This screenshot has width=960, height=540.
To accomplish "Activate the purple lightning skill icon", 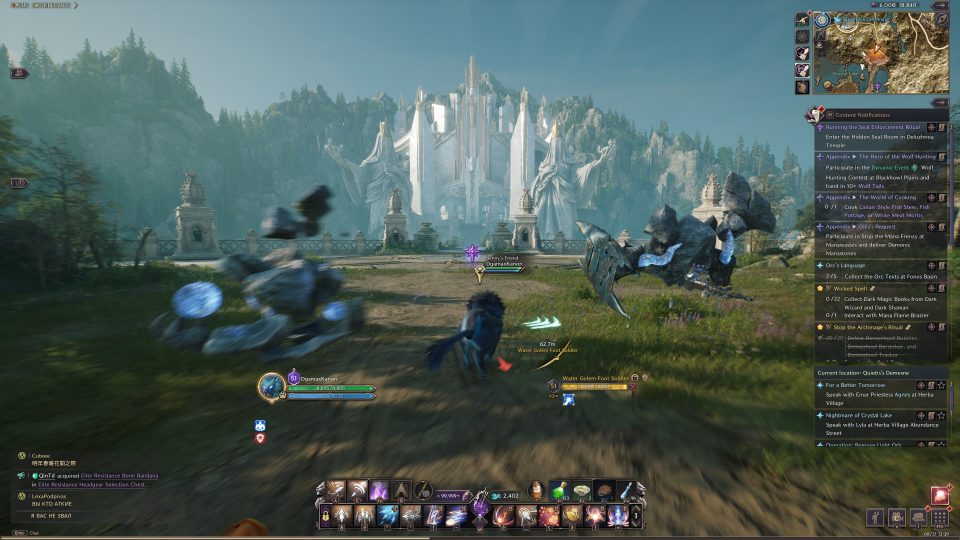I will (380, 490).
